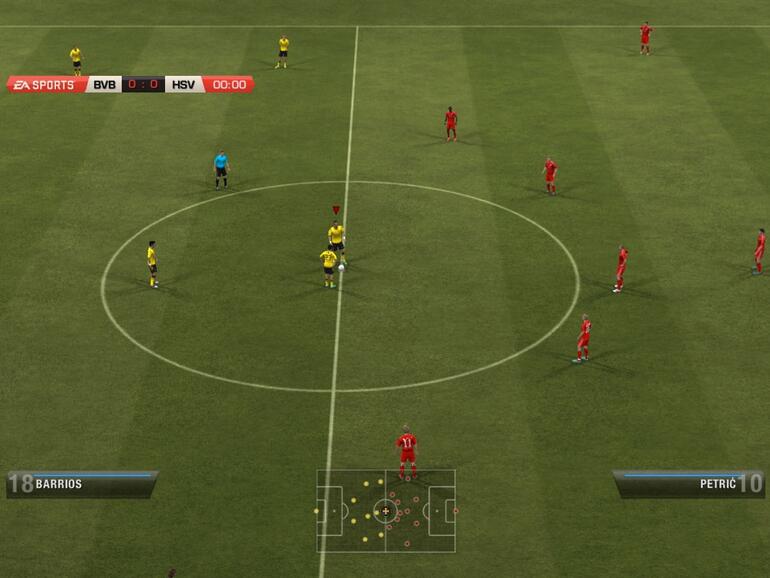770x578 pixels.
Task: Select the Petrić player name panel
Action: 688,484
